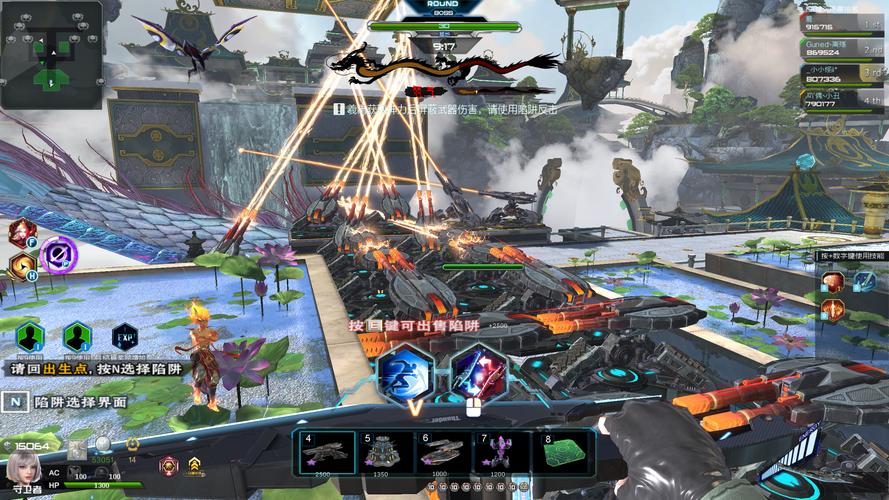889x500 pixels.
Task: Click the purple circular e-skill icon
Action: pos(58,254)
